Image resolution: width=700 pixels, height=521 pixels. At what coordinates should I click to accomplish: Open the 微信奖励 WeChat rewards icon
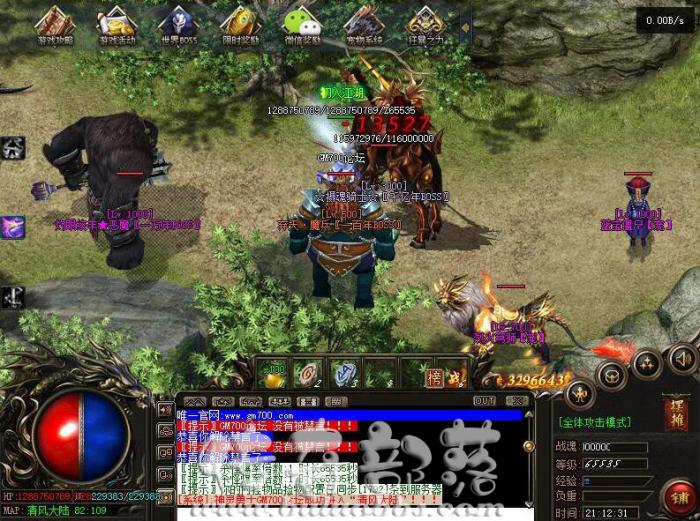point(301,26)
